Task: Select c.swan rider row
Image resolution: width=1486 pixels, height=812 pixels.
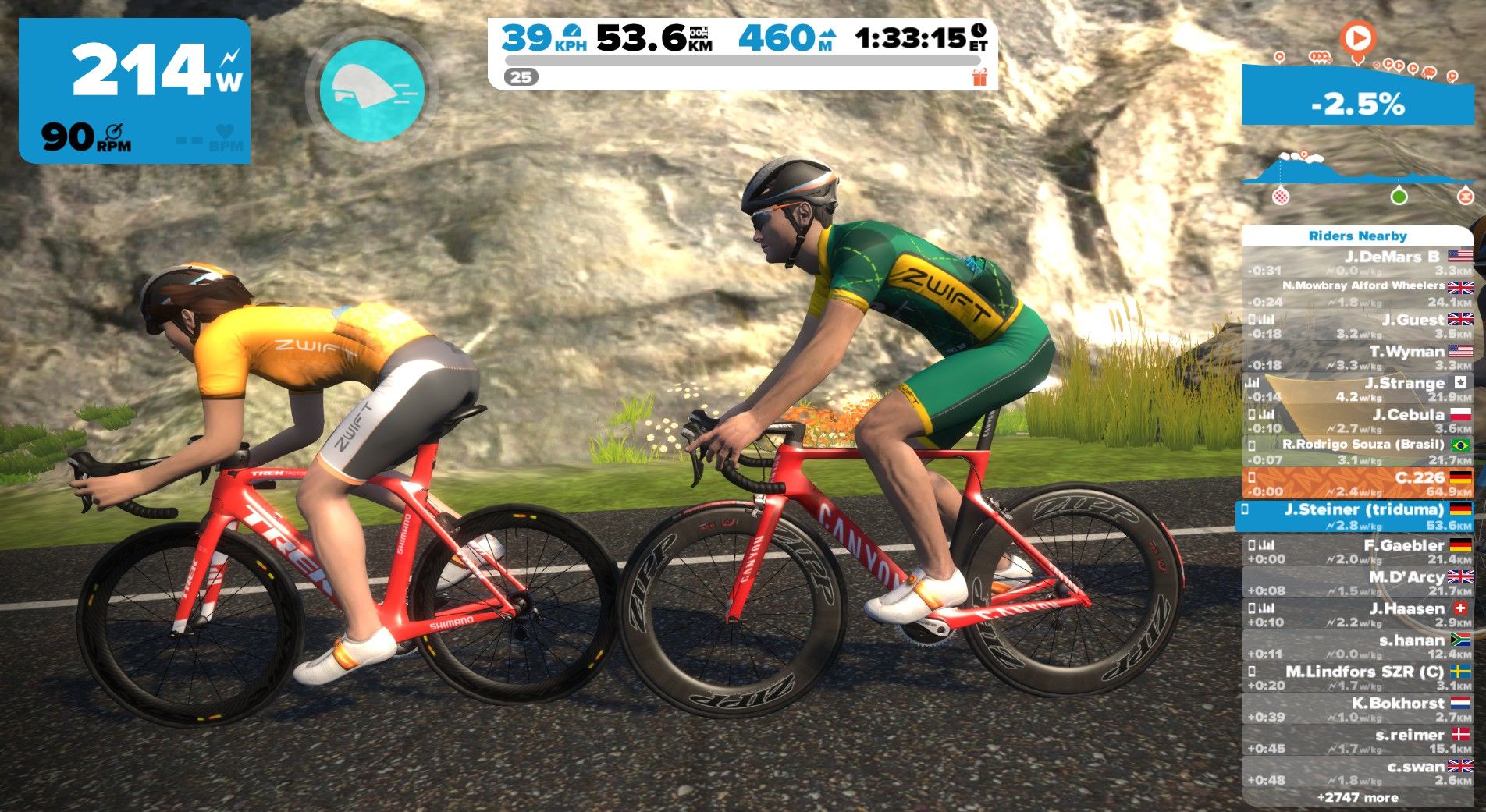Action: click(x=1358, y=772)
